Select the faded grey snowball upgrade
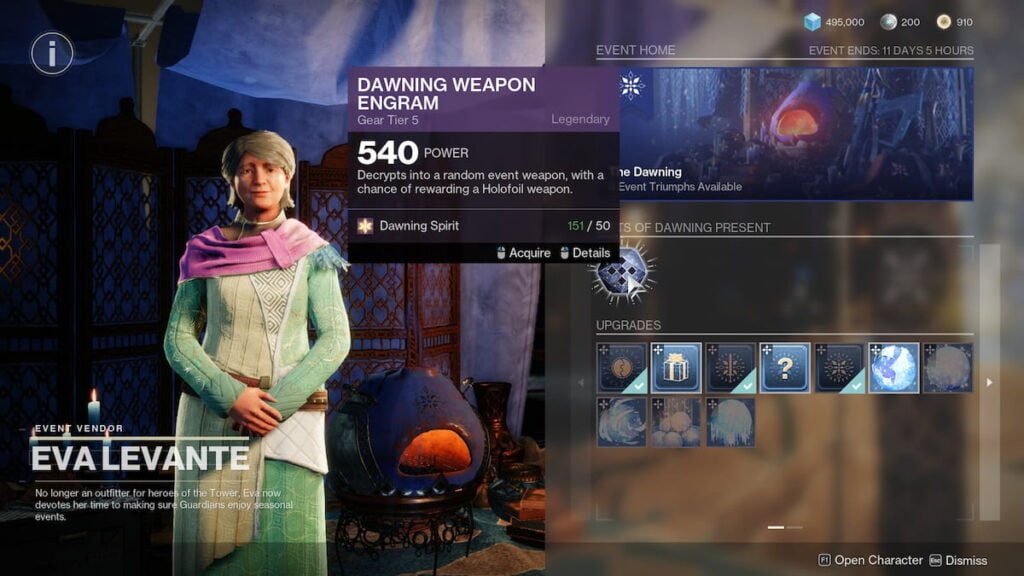The height and width of the screenshot is (576, 1024). click(x=947, y=367)
